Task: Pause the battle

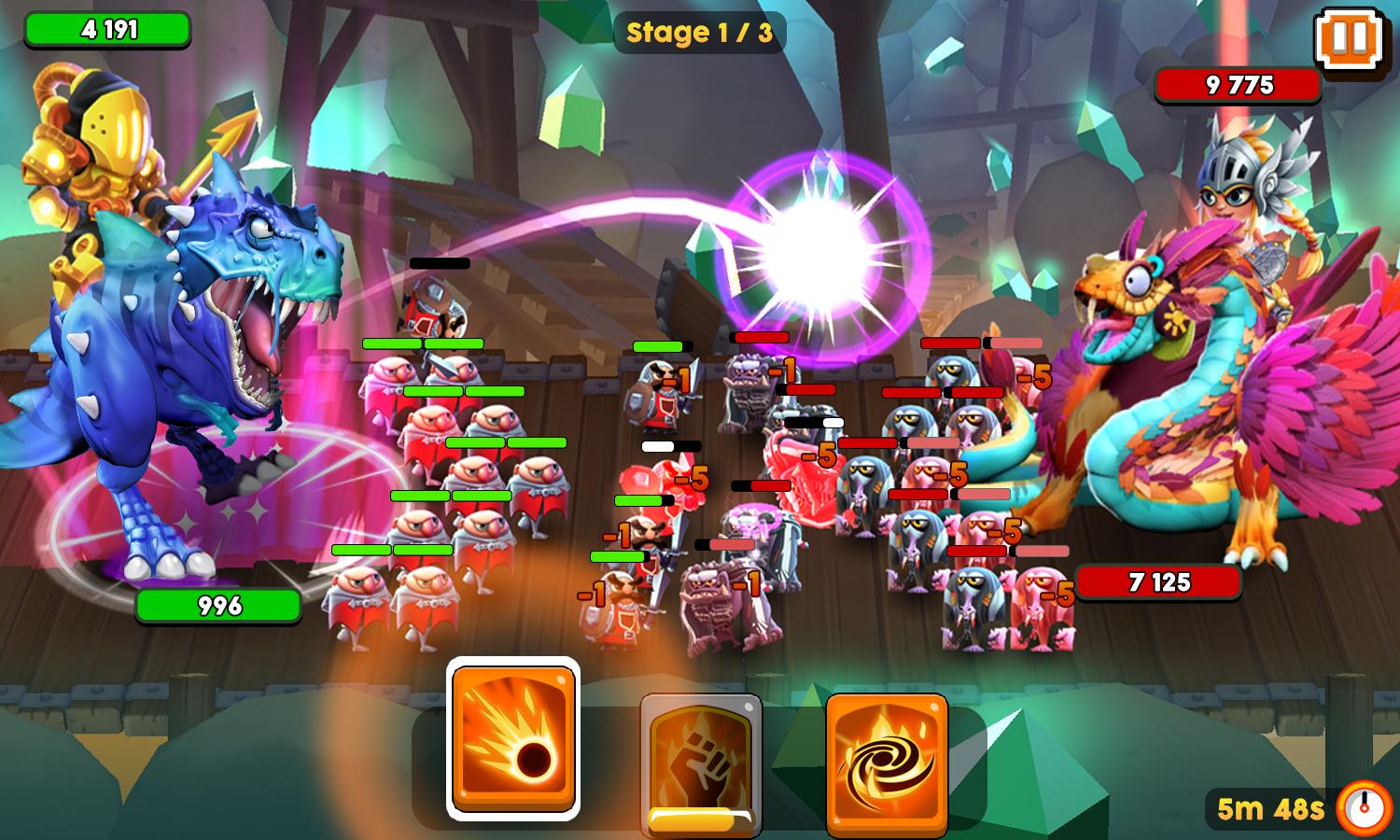Action: pos(1350,39)
